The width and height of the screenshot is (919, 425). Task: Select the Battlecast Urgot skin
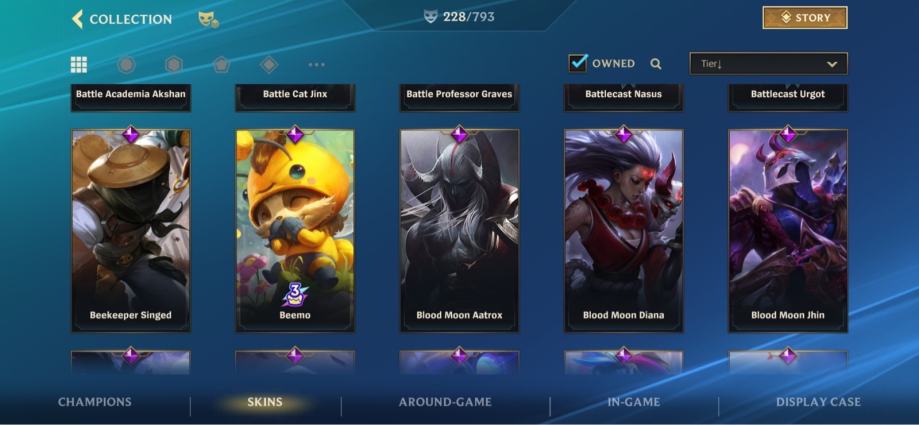tap(787, 96)
